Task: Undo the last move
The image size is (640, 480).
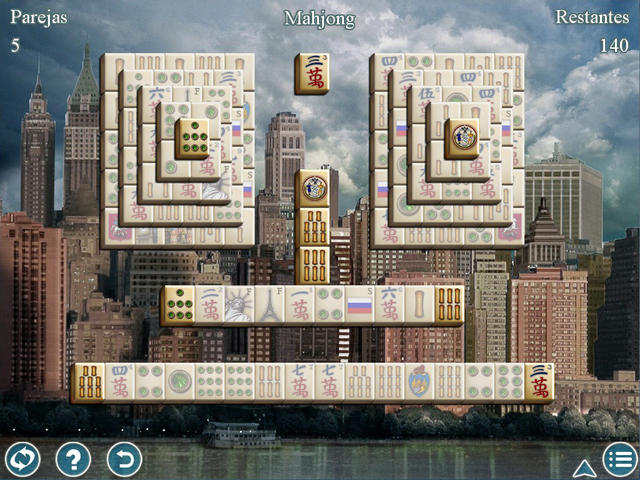Action: coord(124,459)
